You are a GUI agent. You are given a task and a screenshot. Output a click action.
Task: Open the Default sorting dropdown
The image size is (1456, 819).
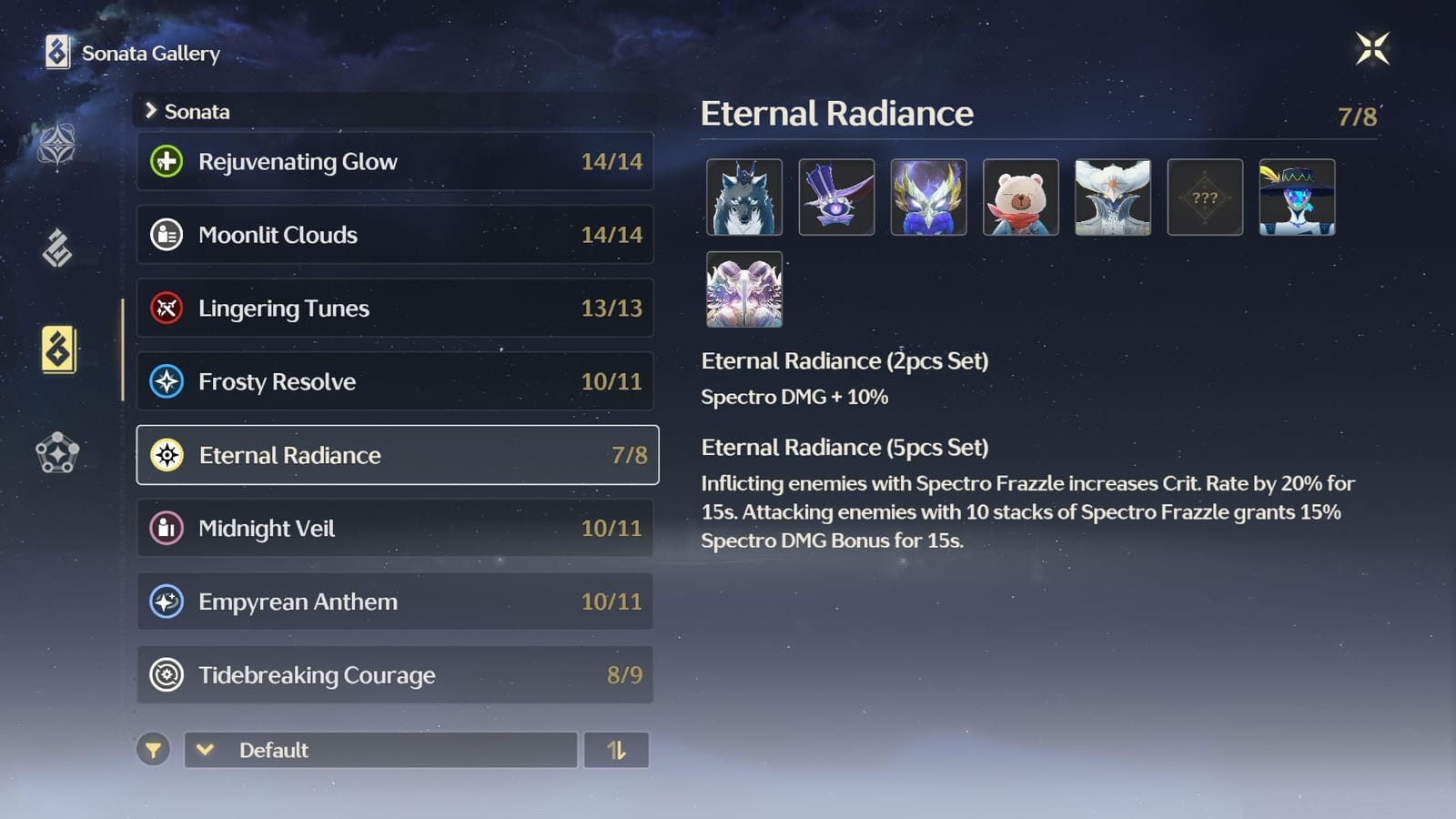(x=379, y=750)
